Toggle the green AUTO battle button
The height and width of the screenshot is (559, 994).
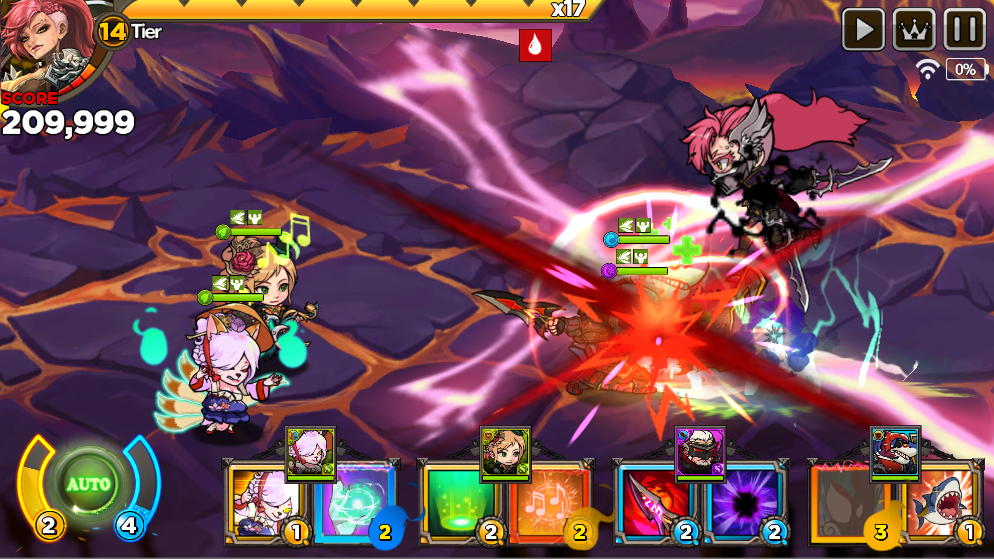point(88,485)
